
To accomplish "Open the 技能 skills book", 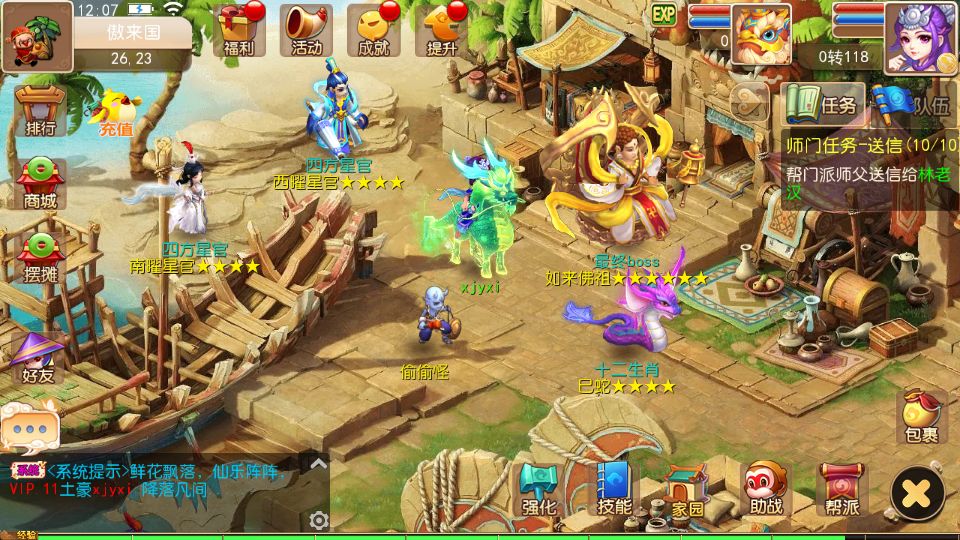I will pyautogui.click(x=613, y=489).
